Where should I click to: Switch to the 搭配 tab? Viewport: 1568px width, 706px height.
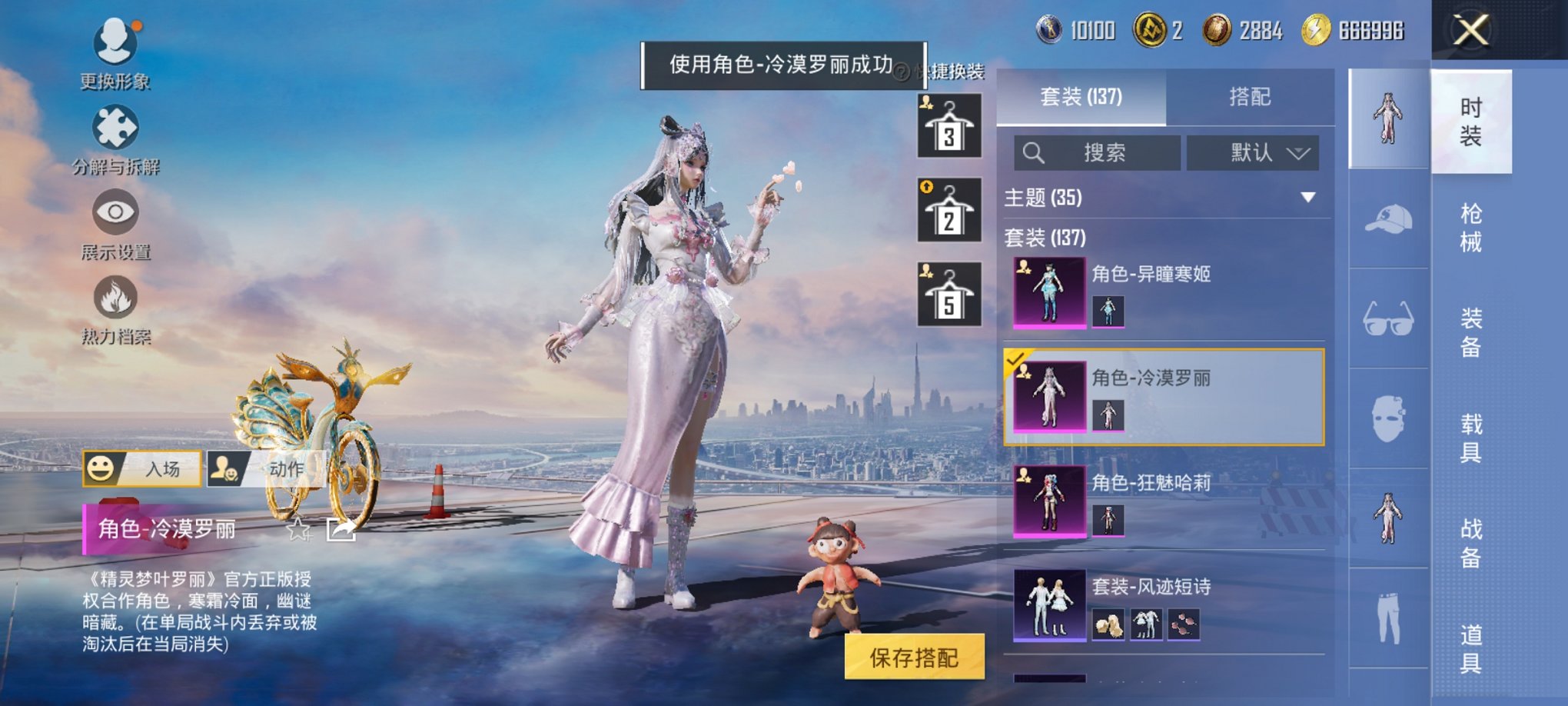coord(1251,97)
